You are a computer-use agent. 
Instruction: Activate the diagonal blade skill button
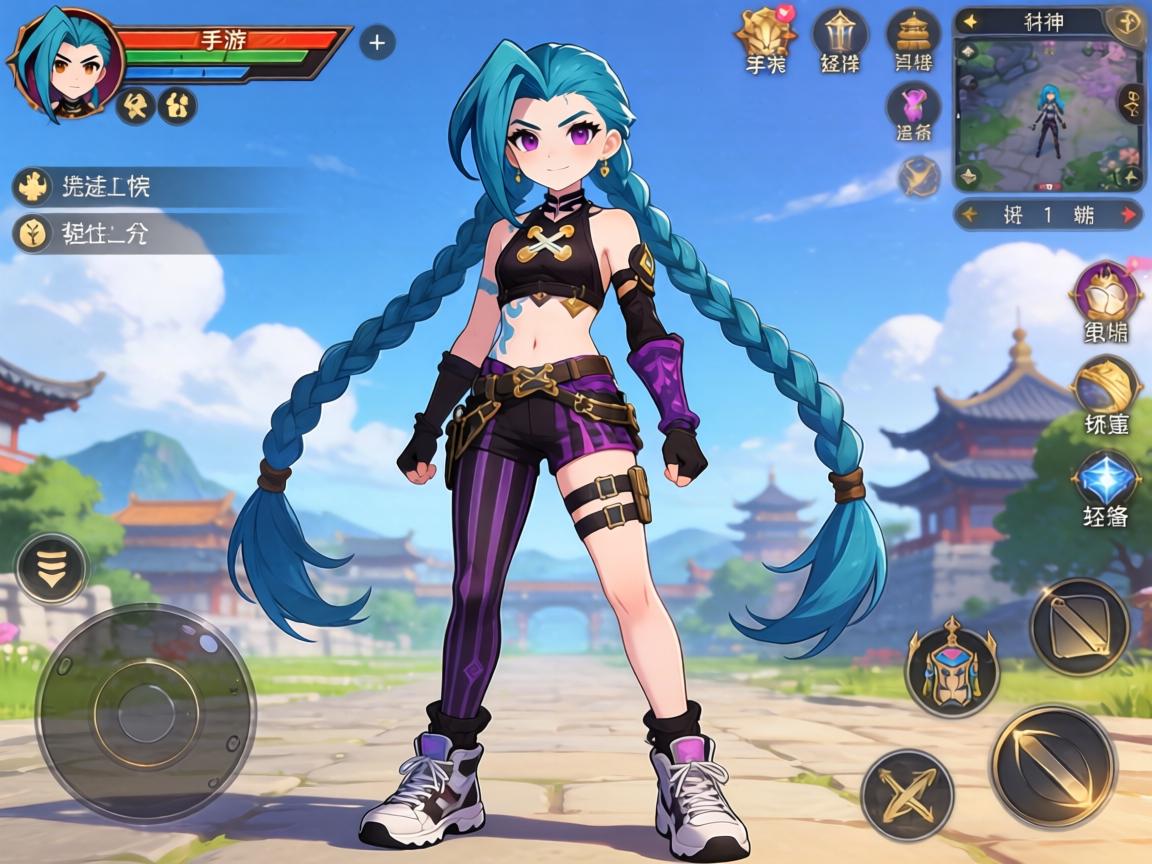1079,627
